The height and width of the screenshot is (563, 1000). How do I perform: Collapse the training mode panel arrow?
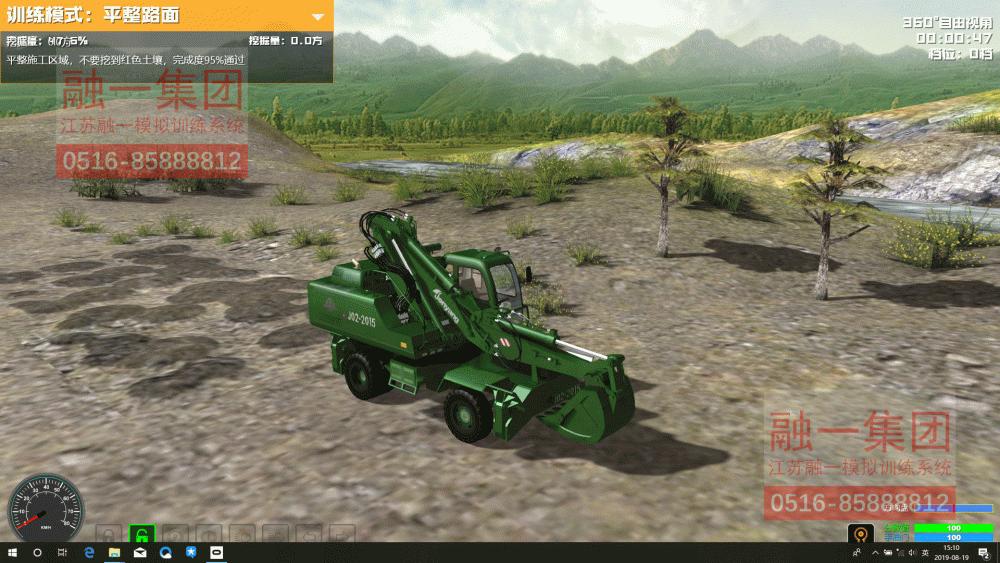point(318,17)
